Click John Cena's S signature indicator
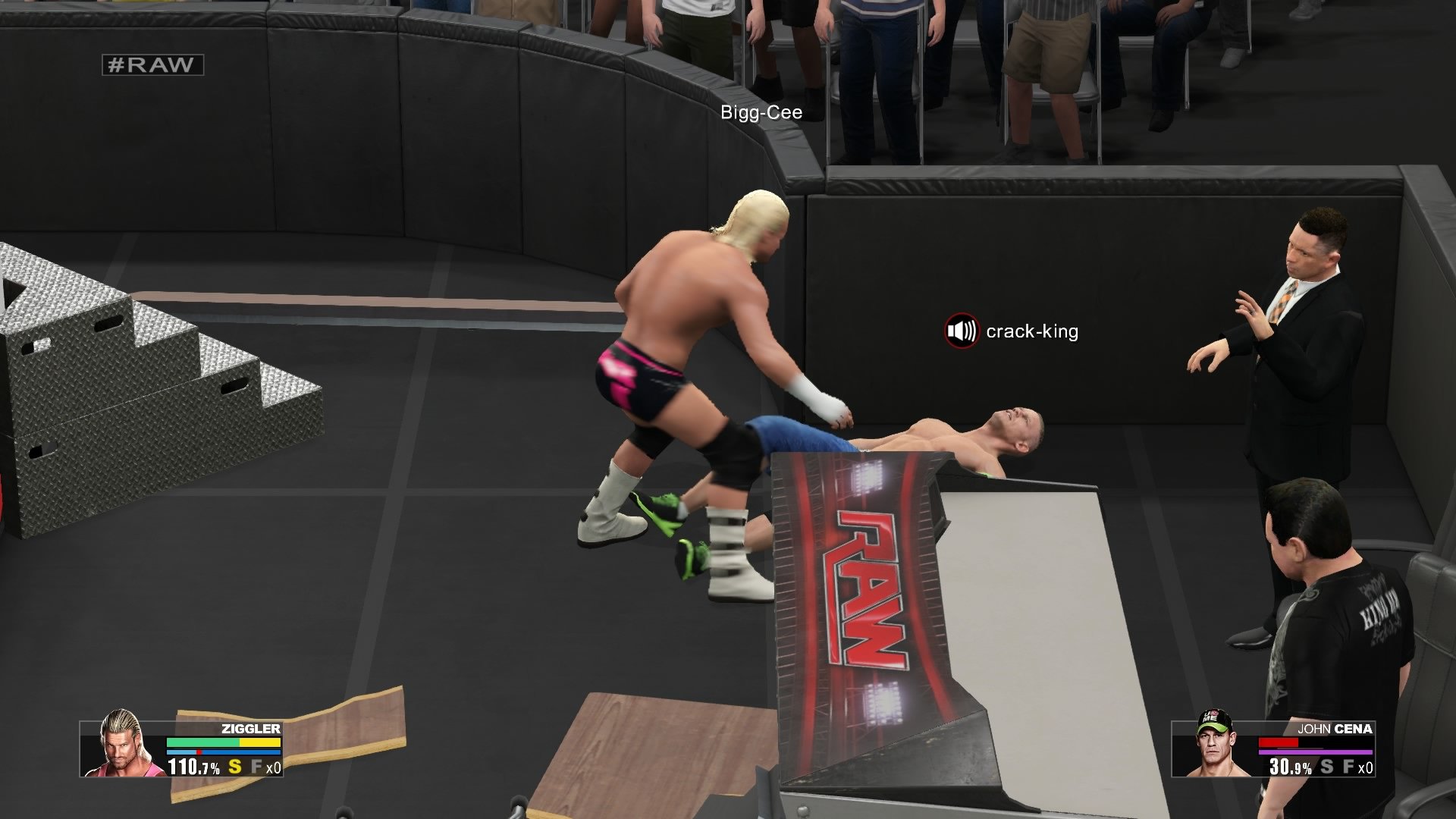 (x=1326, y=767)
